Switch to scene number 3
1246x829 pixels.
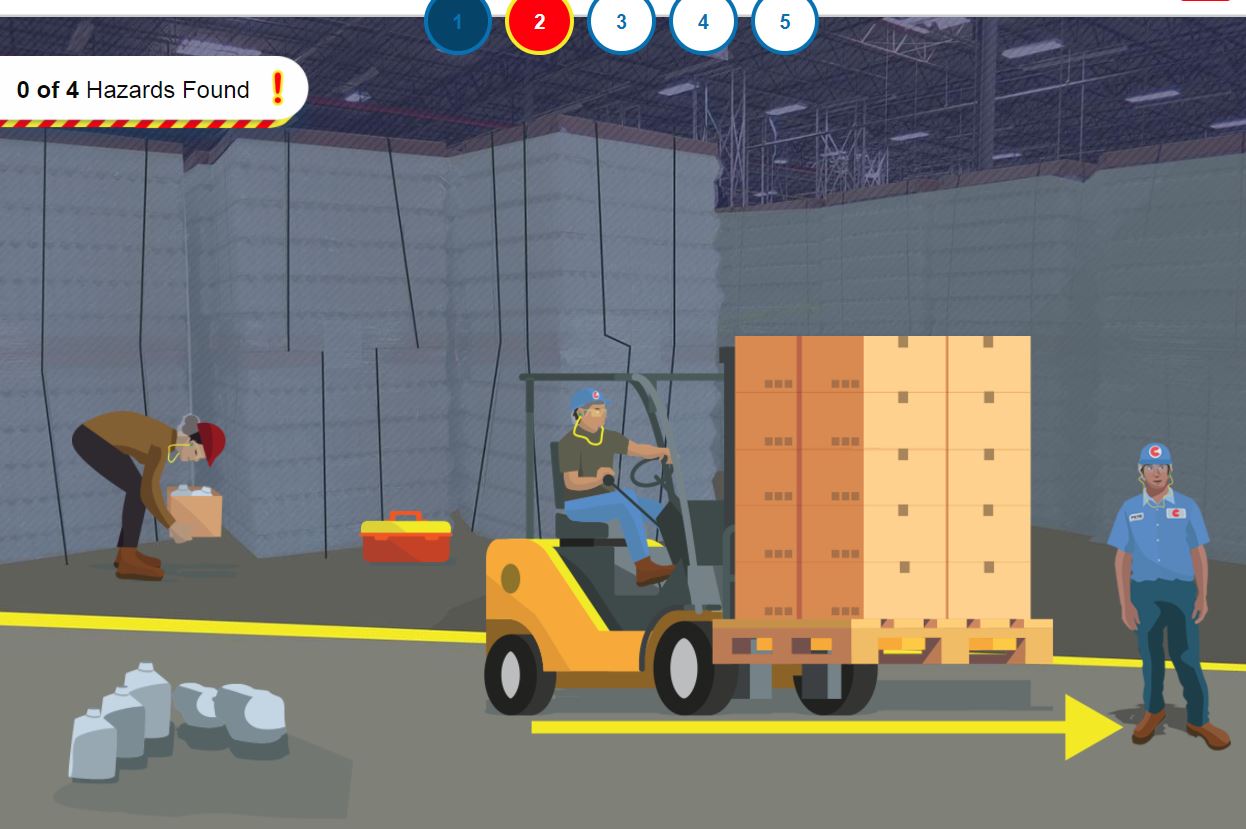click(x=621, y=22)
